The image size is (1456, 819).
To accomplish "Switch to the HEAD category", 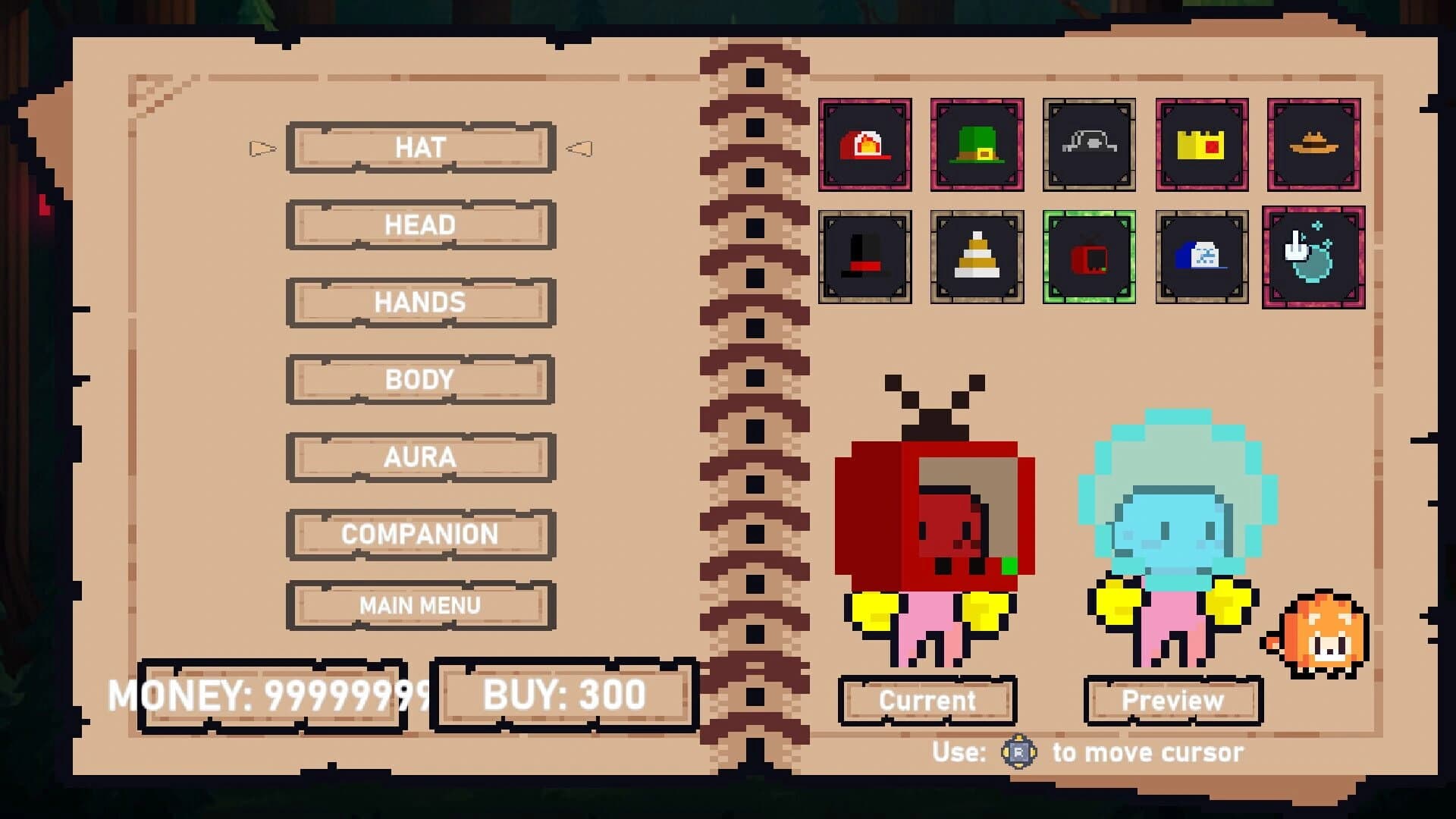I will [419, 224].
